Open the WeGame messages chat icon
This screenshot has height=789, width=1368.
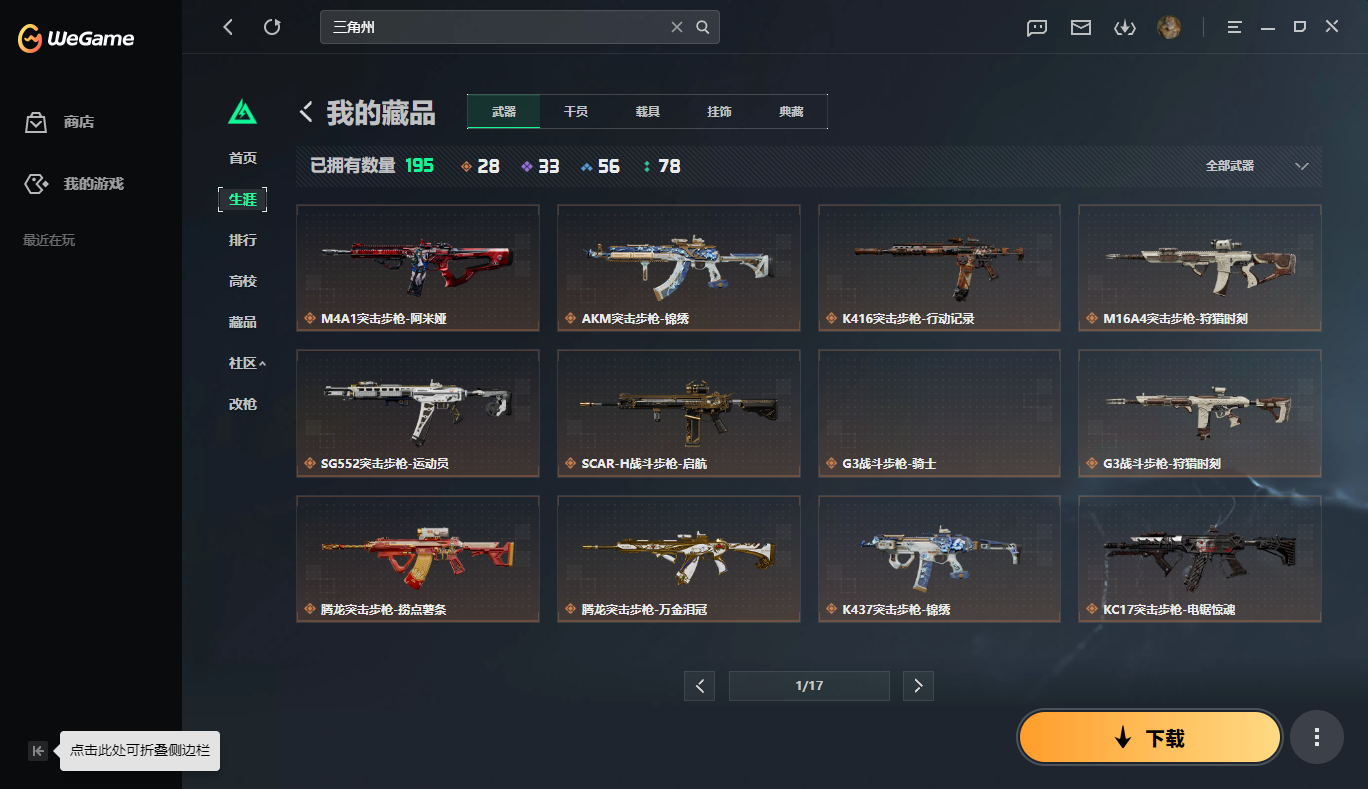coord(1036,27)
